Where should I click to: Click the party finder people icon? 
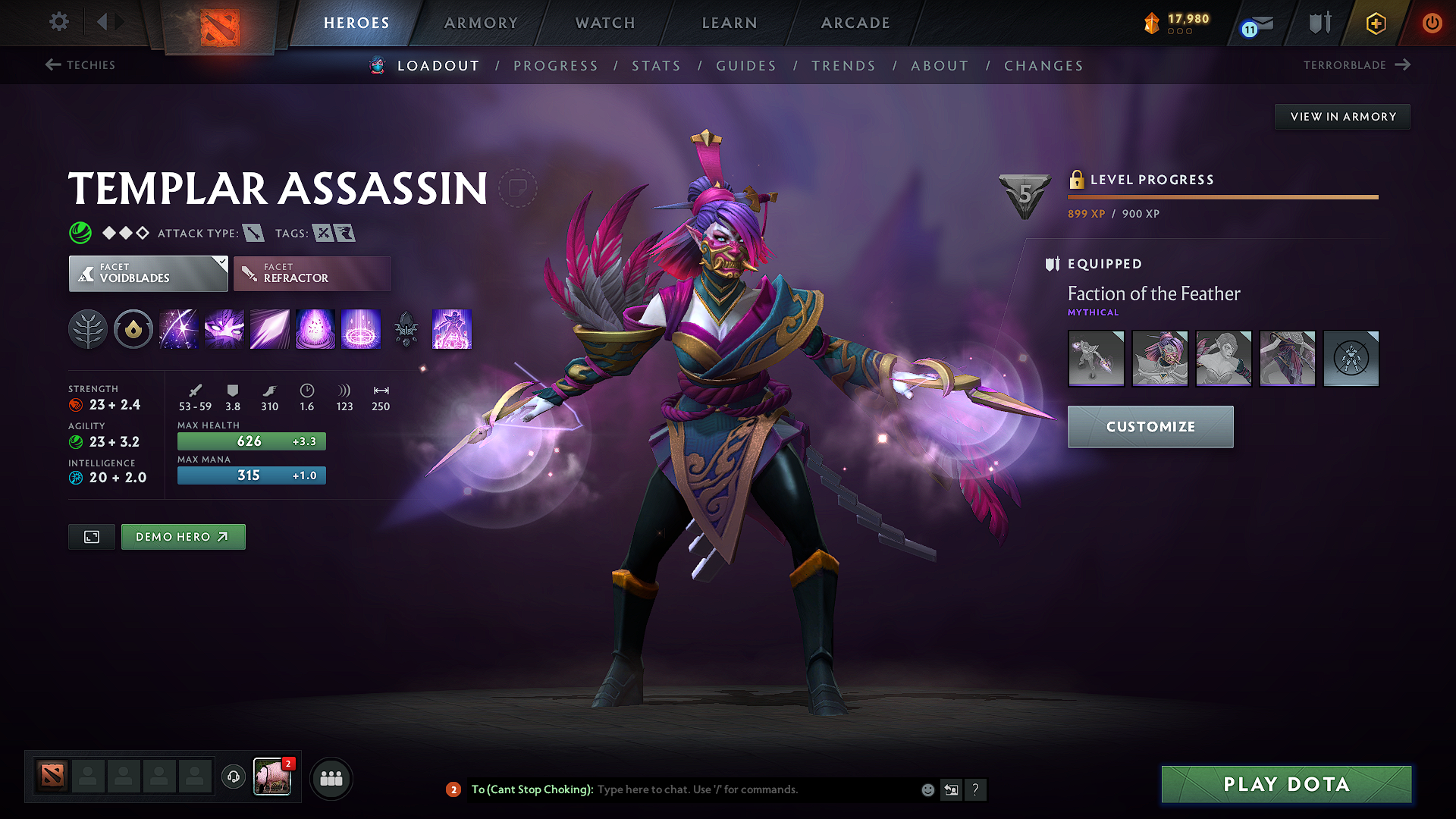pos(331,778)
